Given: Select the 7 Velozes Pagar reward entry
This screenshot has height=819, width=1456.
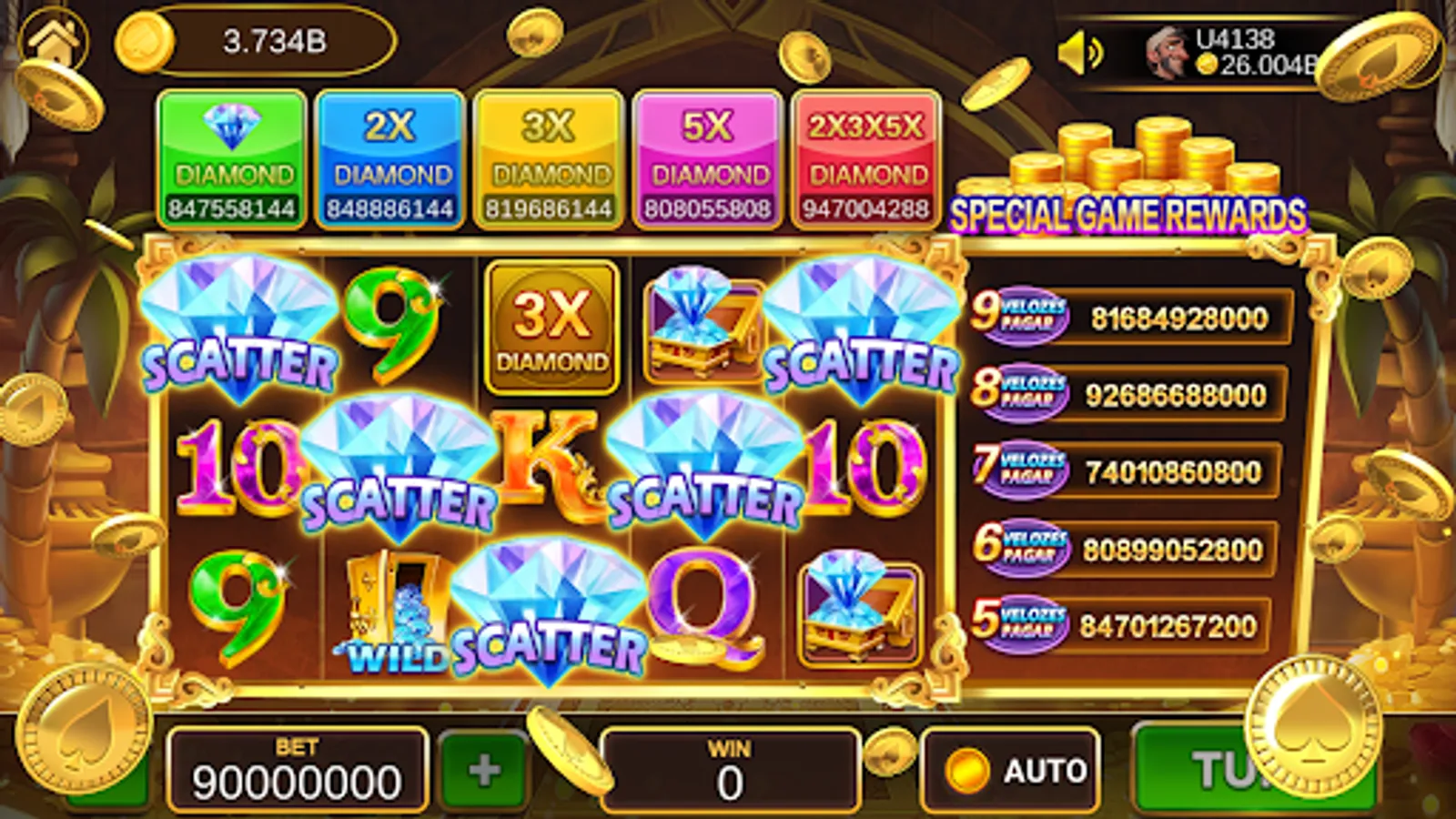Looking at the screenshot, I should point(1128,471).
